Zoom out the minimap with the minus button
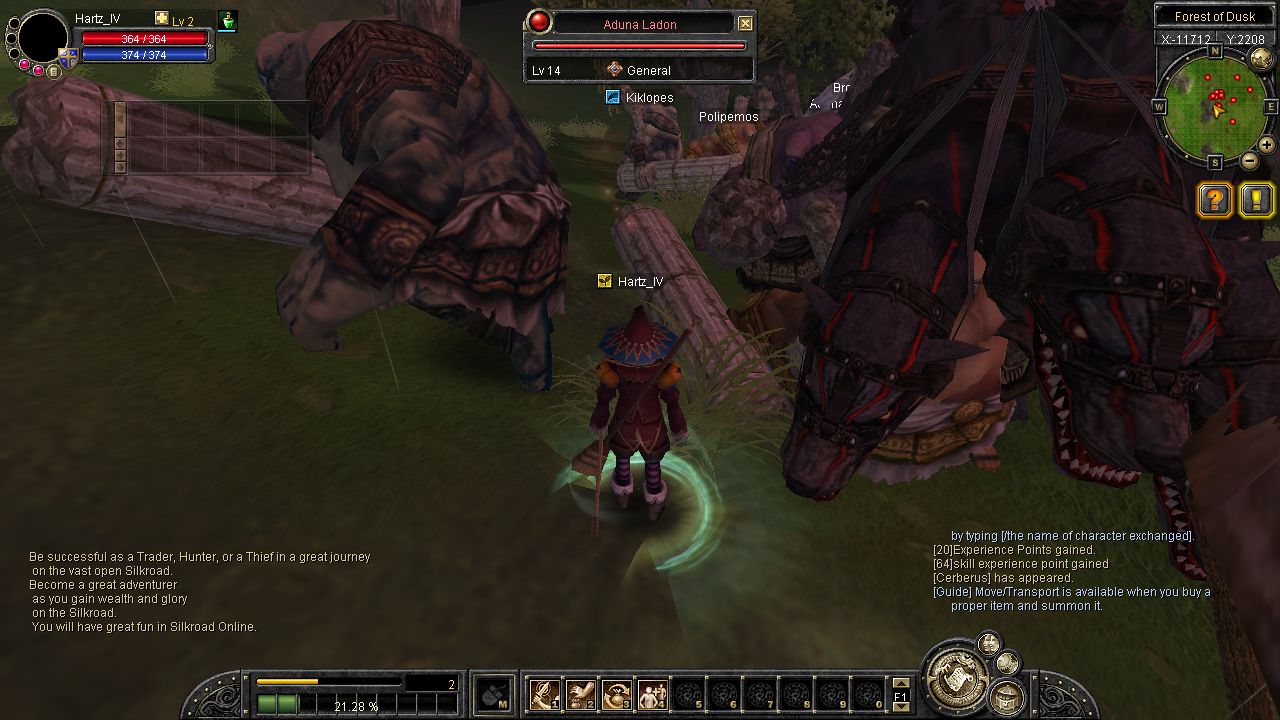 tap(1250, 160)
